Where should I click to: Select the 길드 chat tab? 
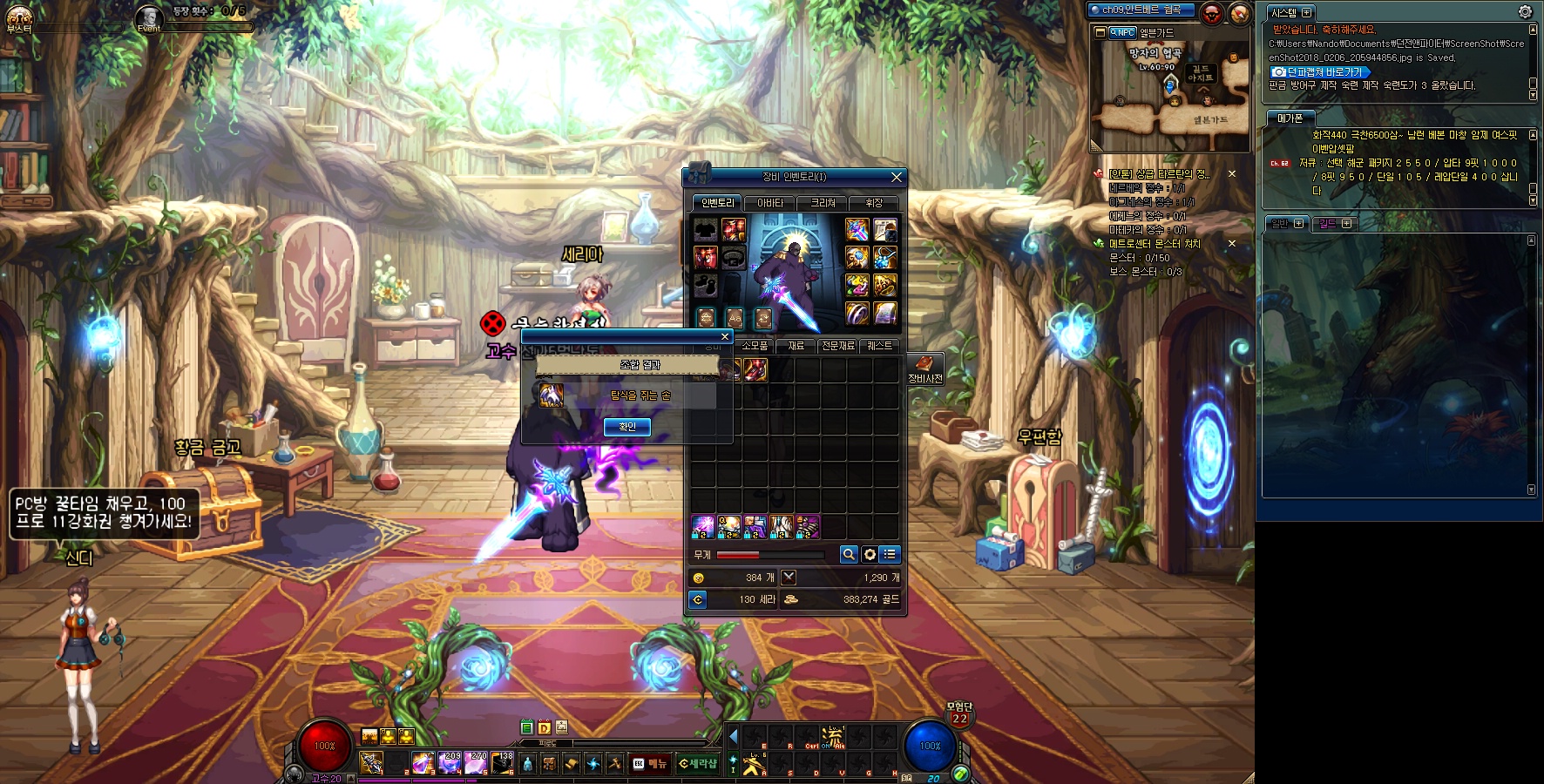tap(1334, 224)
